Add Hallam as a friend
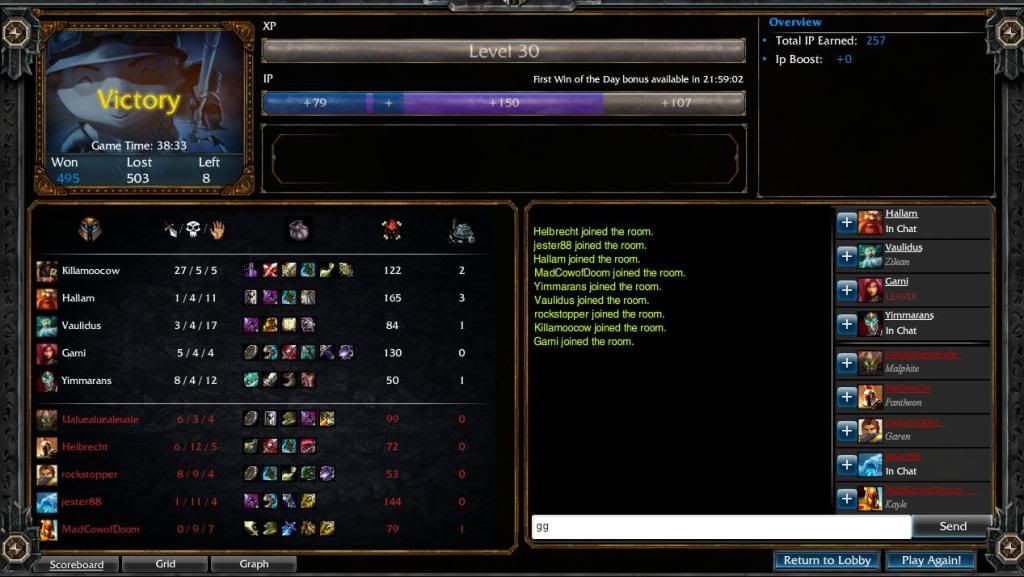Image resolution: width=1024 pixels, height=577 pixels. (846, 222)
